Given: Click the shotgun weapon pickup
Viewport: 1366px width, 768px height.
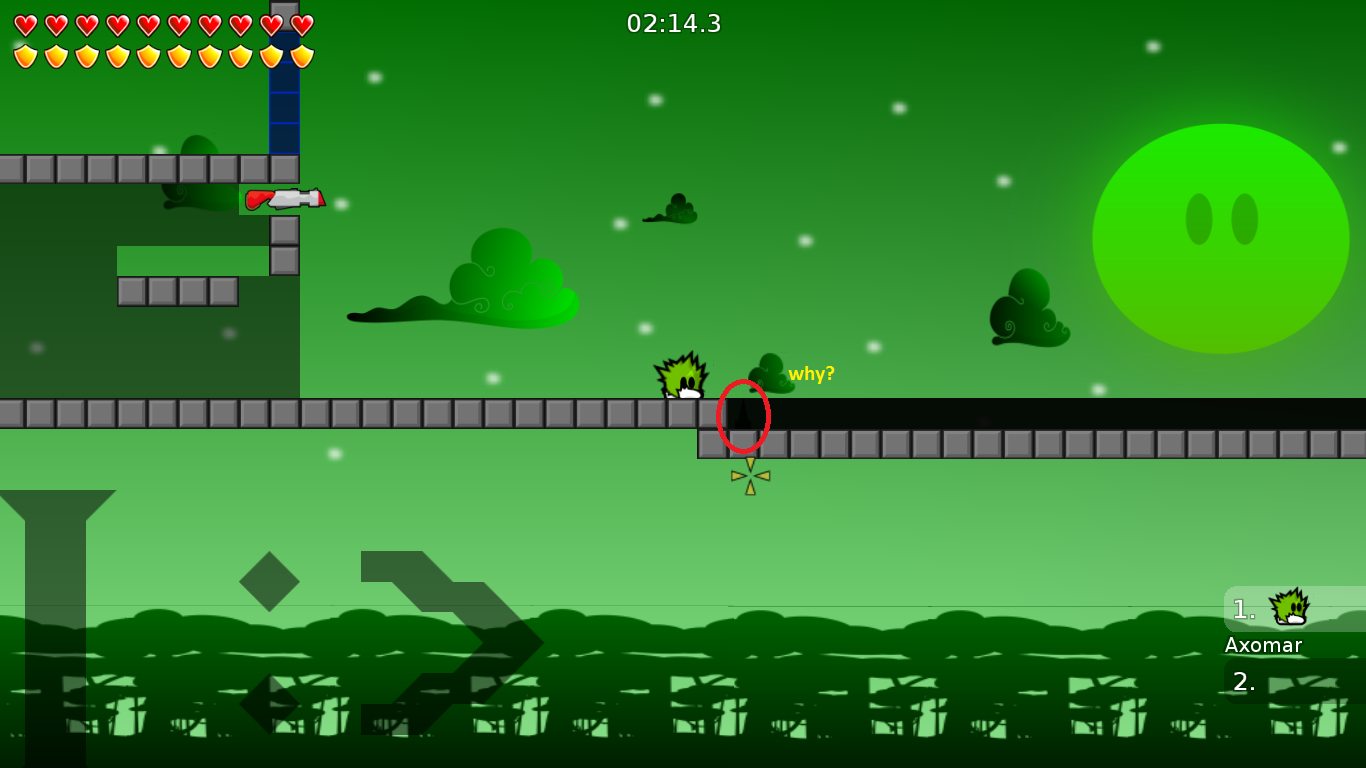Looking at the screenshot, I should pos(285,199).
